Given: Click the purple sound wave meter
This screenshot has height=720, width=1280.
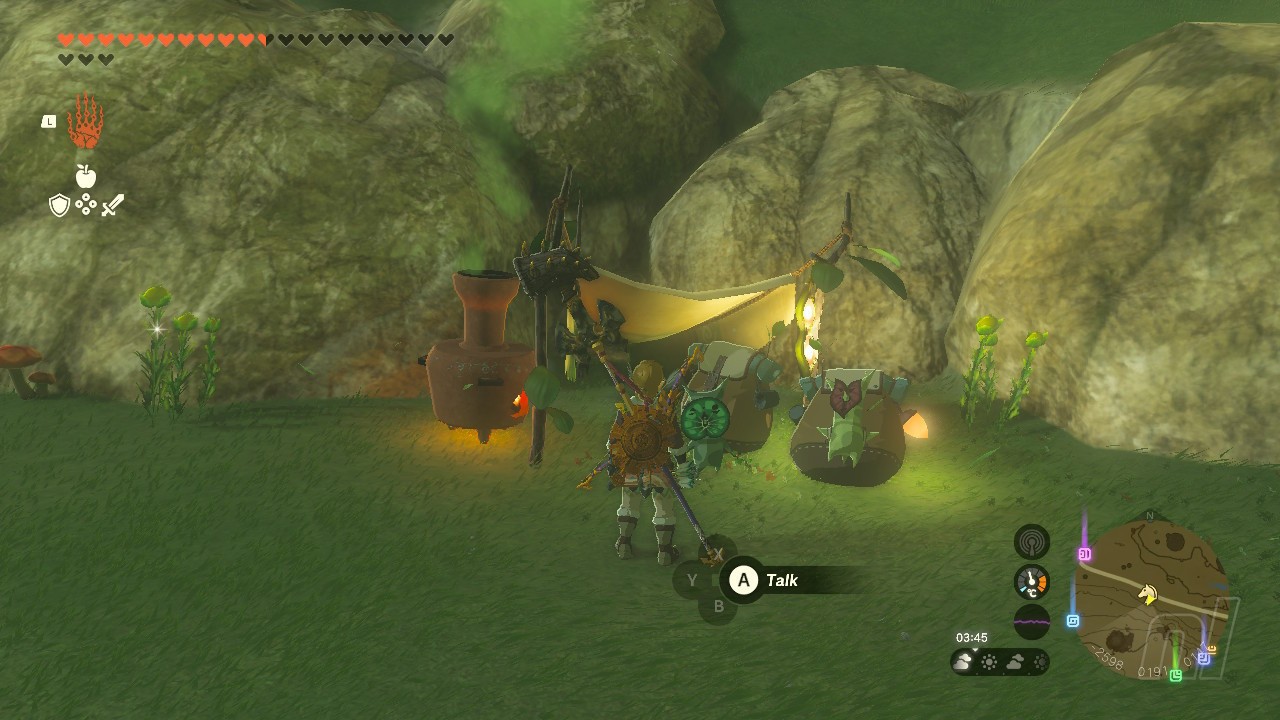Looking at the screenshot, I should click(1032, 622).
